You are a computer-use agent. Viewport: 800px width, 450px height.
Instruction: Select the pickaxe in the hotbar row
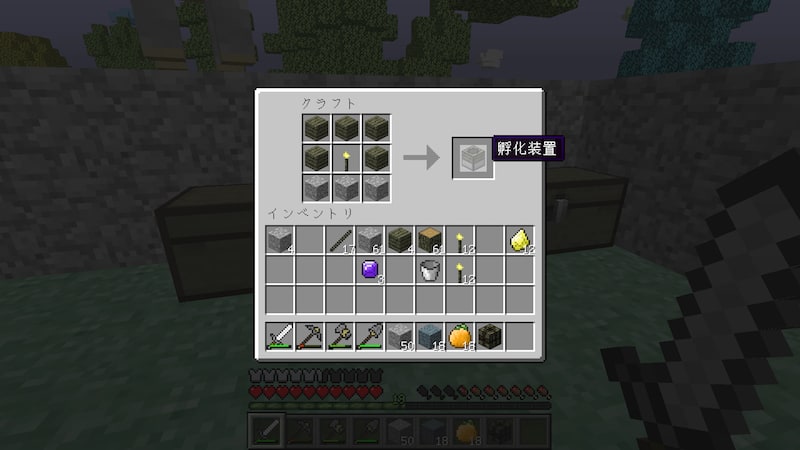point(309,336)
